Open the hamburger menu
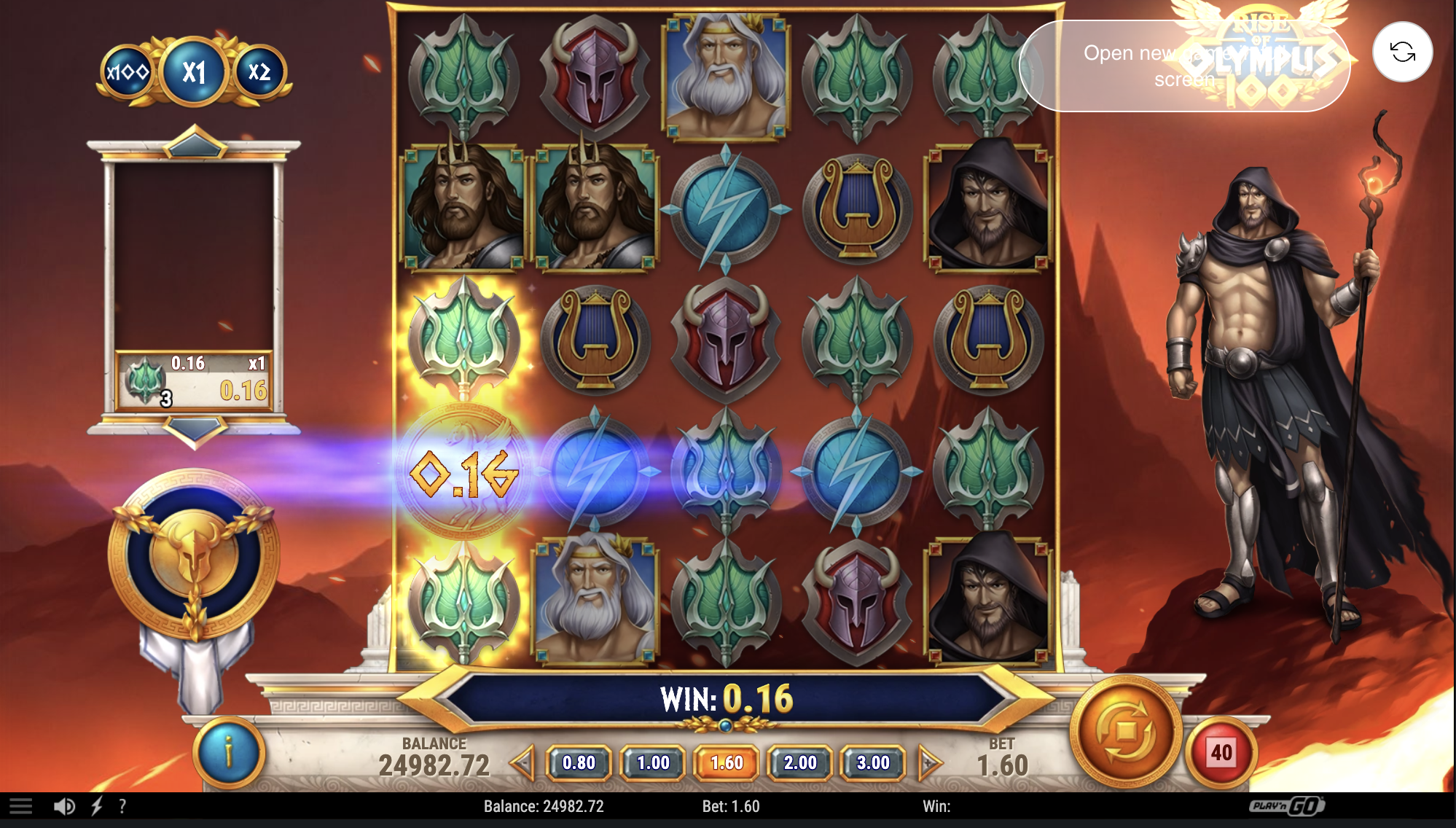Viewport: 1456px width, 828px height. click(x=20, y=806)
